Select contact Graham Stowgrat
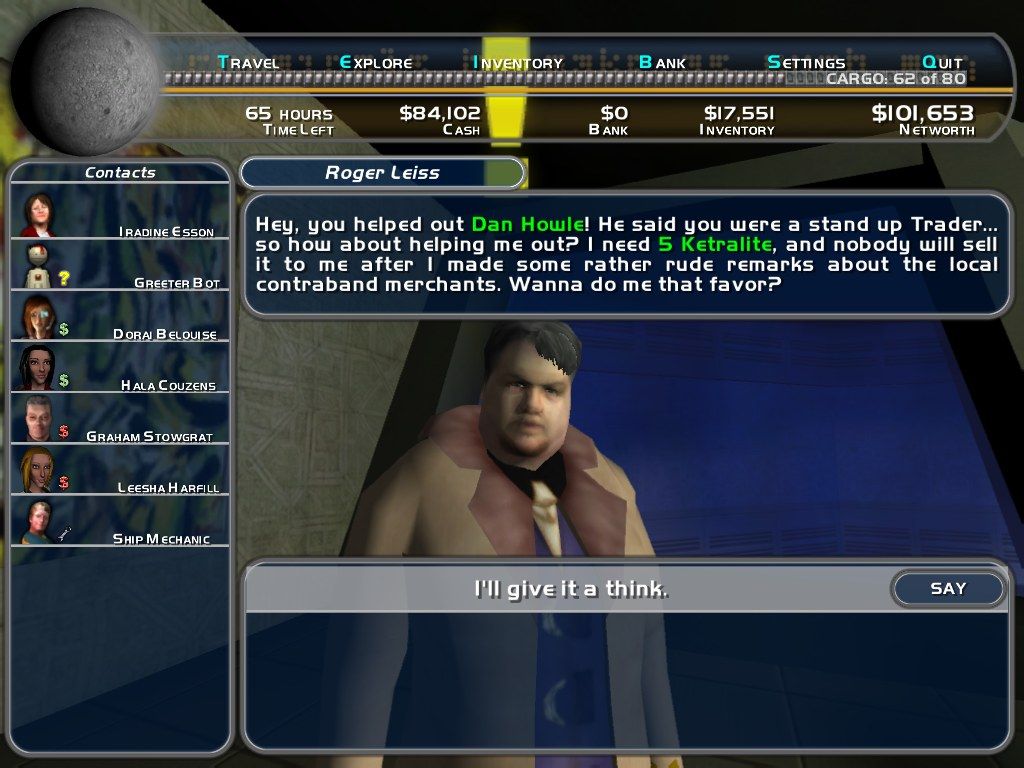 click(120, 419)
